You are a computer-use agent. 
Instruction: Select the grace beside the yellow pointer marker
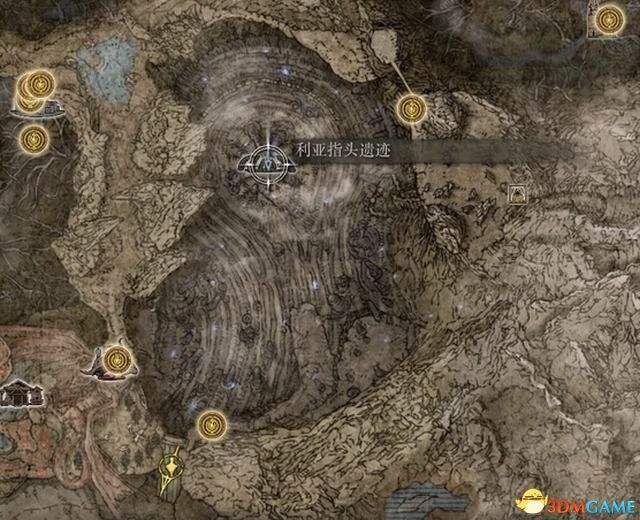pyautogui.click(x=210, y=425)
